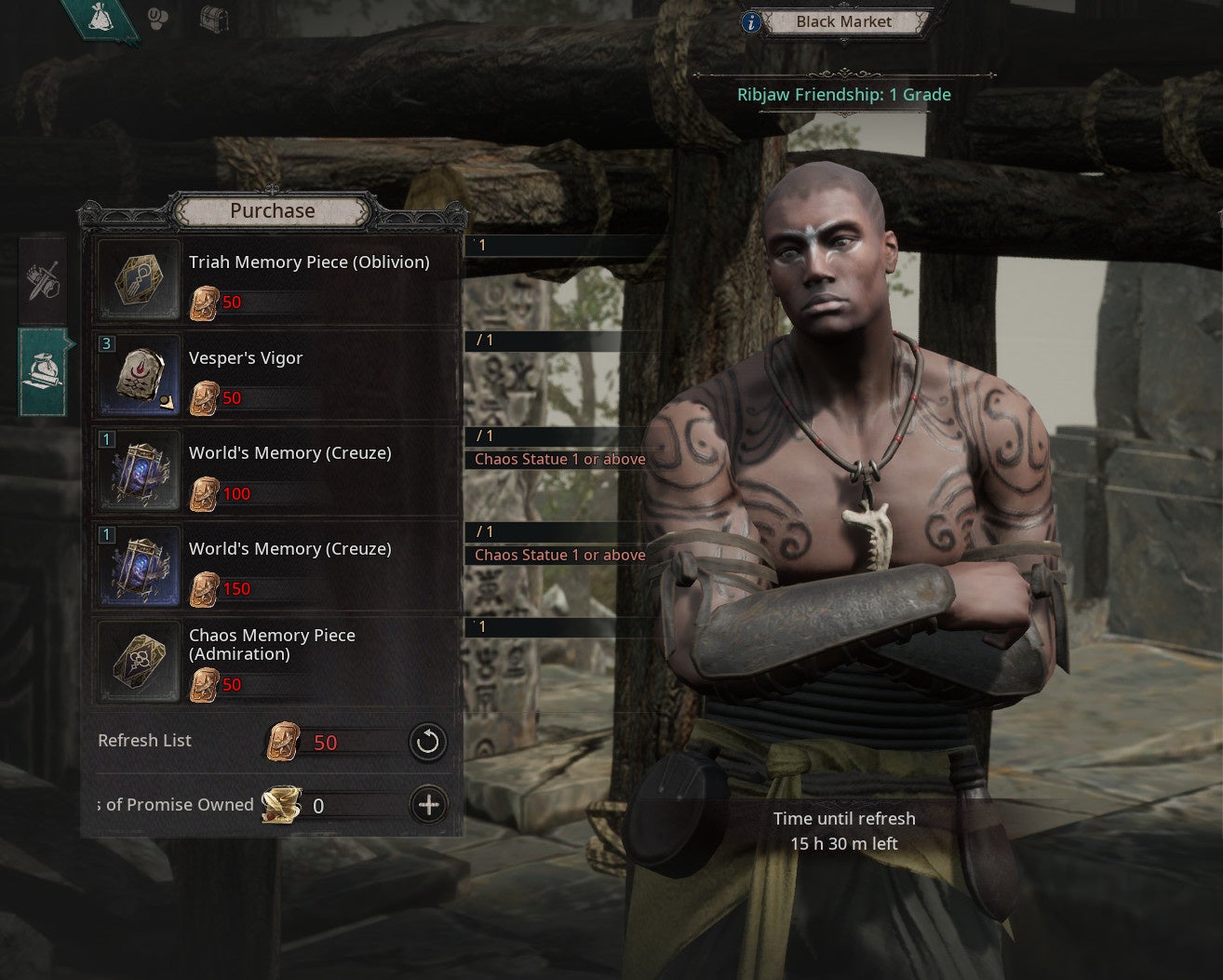Pick Chaos Memory Piece (Admiration)

276,661
